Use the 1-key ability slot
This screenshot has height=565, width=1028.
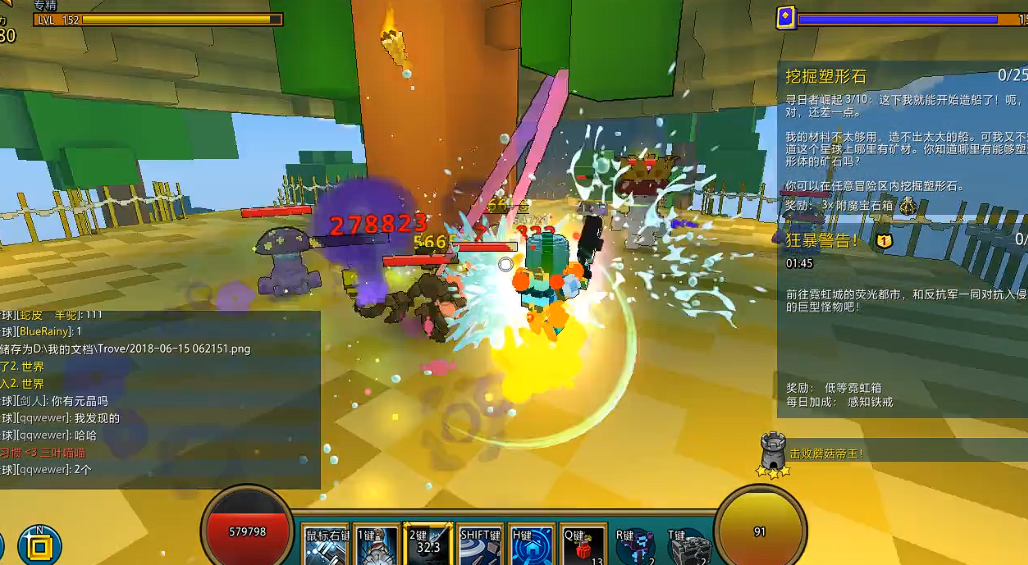click(377, 546)
